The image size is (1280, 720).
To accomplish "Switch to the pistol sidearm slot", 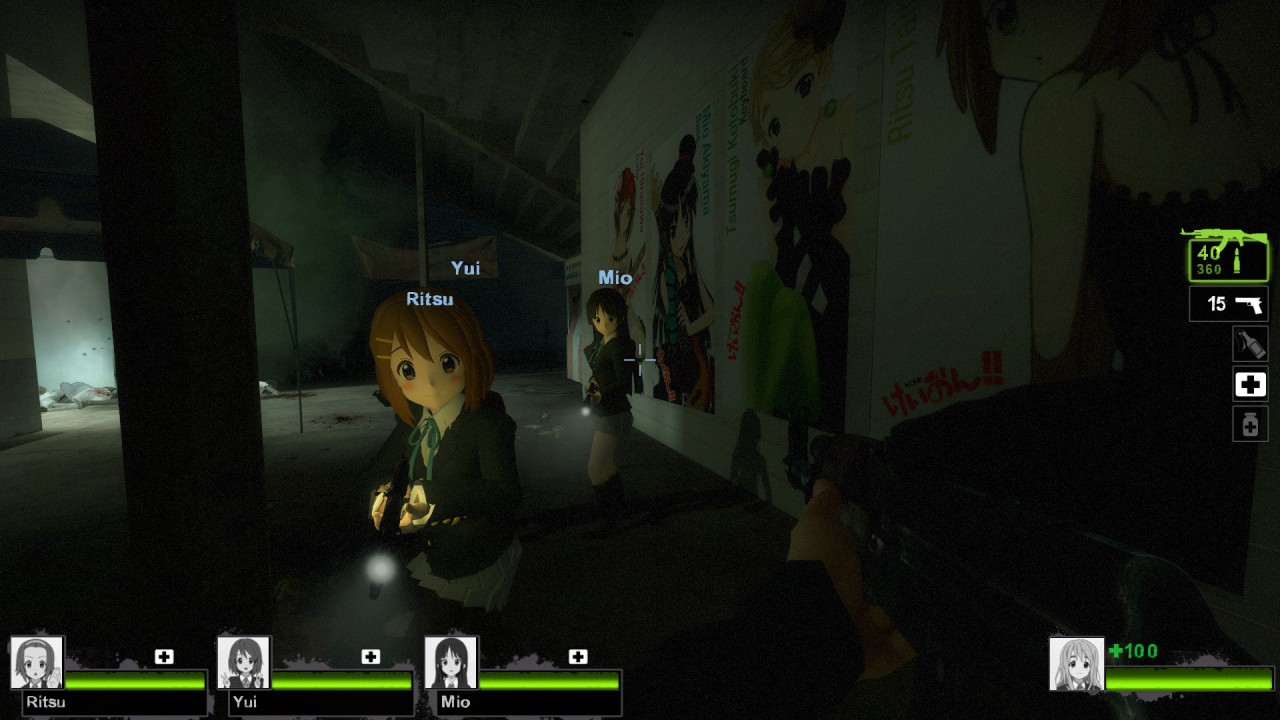I will [1229, 304].
